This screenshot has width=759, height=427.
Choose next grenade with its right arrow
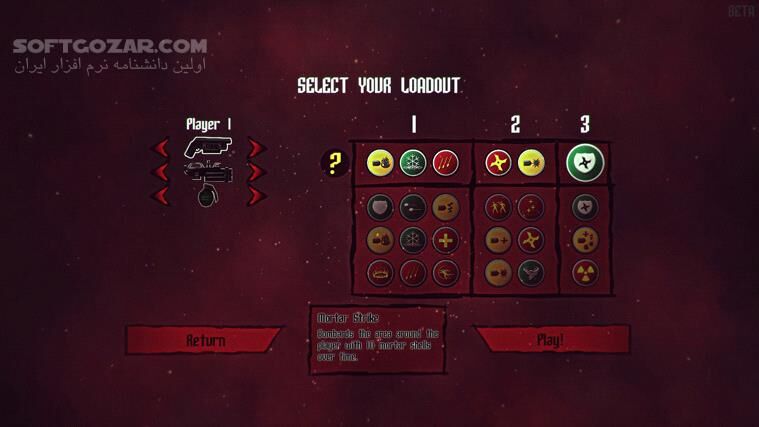[x=256, y=195]
